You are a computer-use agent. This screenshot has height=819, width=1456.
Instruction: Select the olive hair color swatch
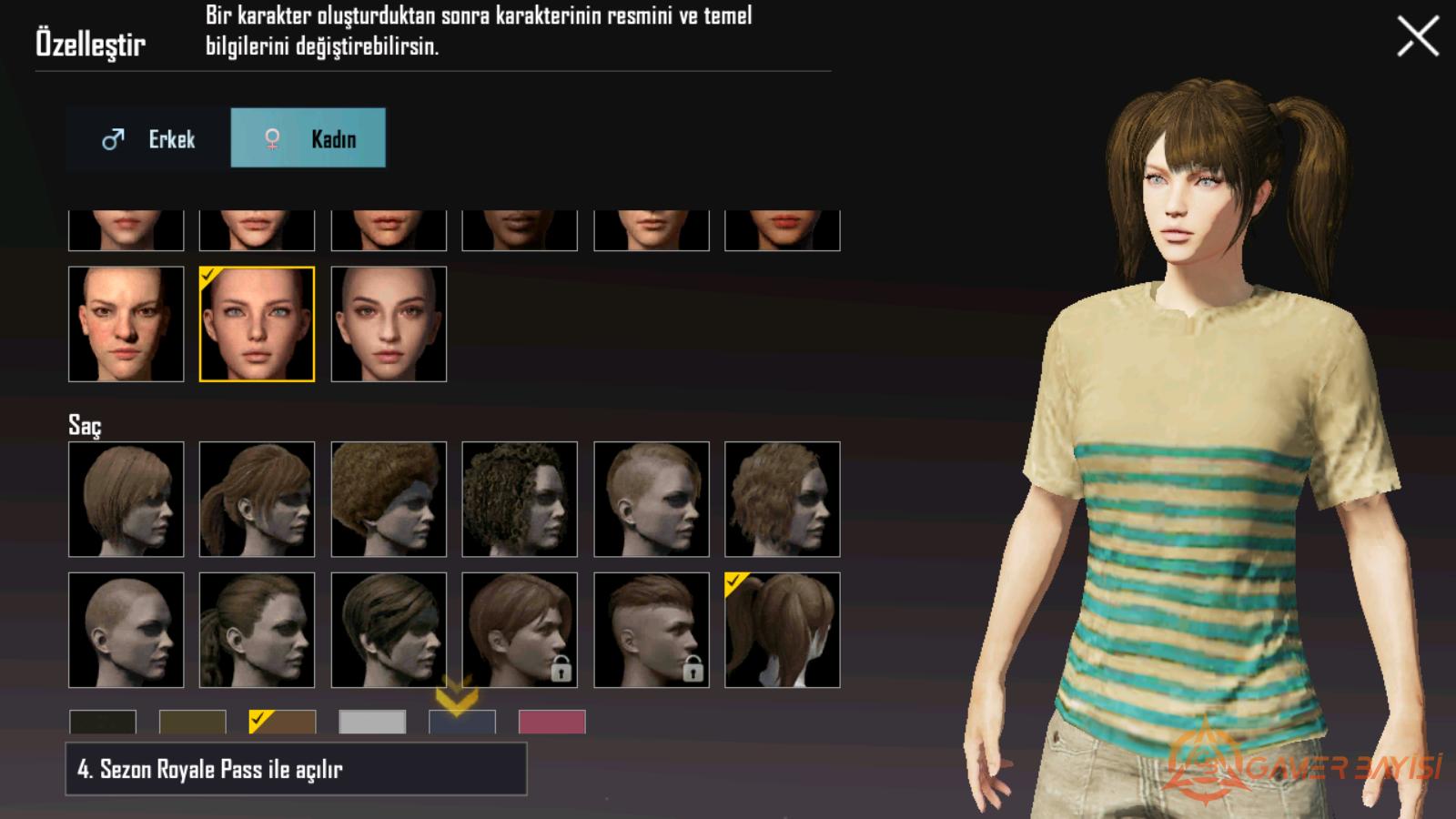[x=193, y=722]
